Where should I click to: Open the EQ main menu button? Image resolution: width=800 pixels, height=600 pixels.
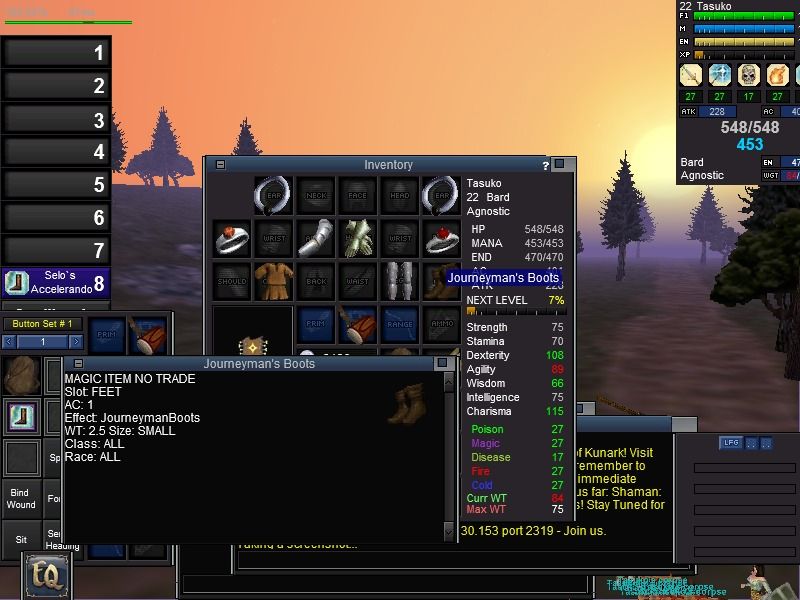46,574
